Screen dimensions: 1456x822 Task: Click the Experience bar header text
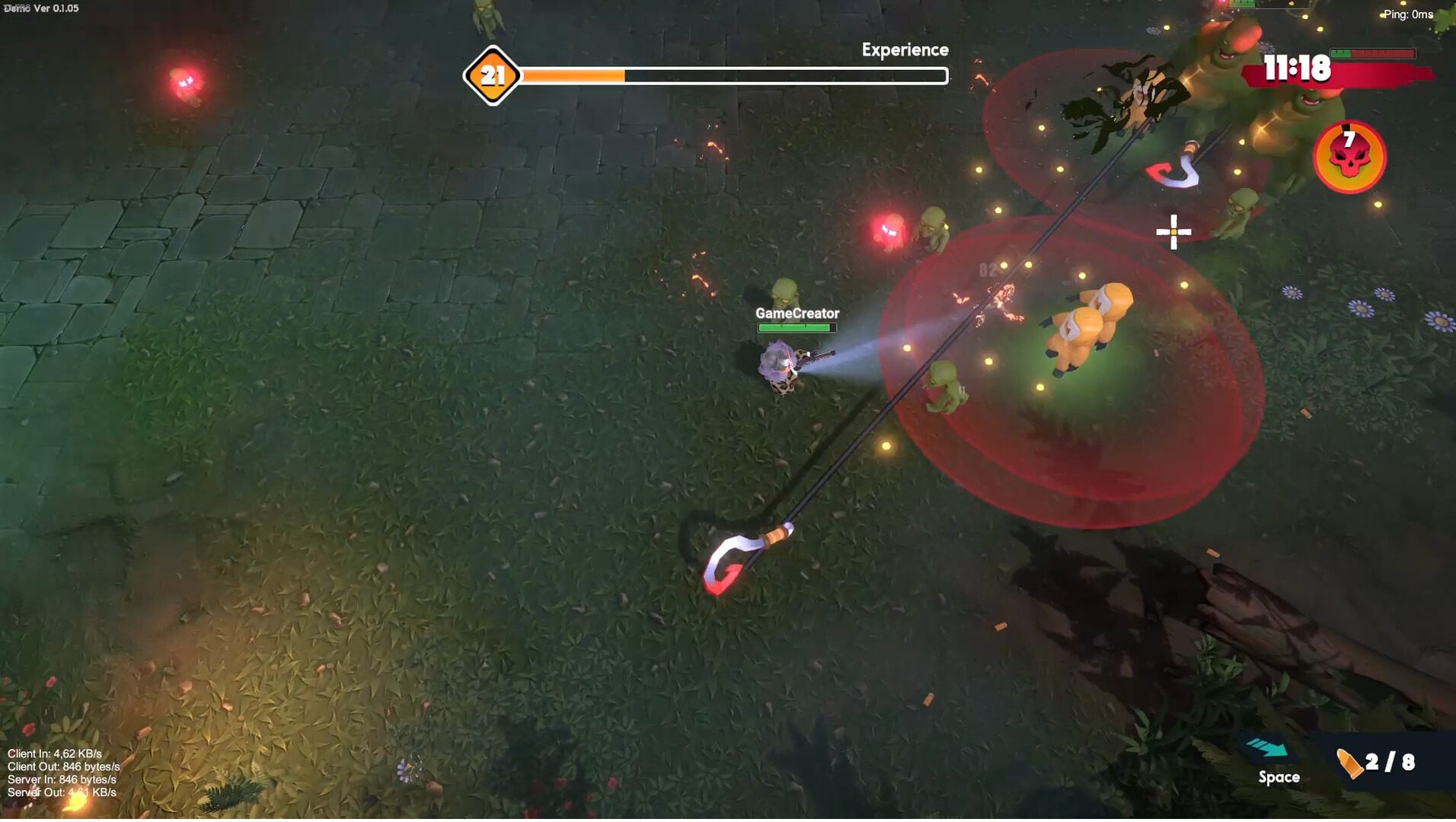click(x=905, y=49)
